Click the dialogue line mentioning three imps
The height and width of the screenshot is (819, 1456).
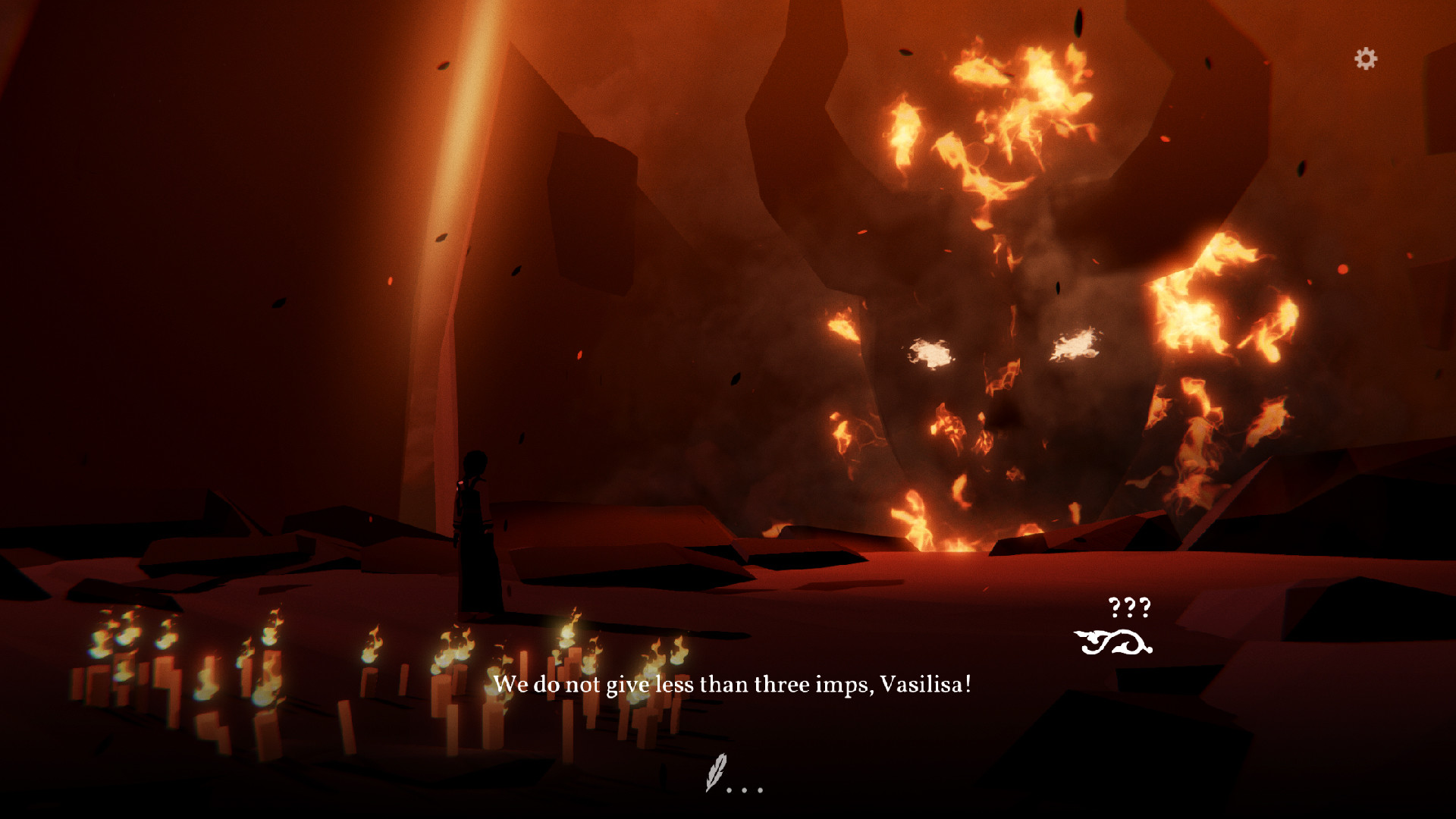pos(735,683)
